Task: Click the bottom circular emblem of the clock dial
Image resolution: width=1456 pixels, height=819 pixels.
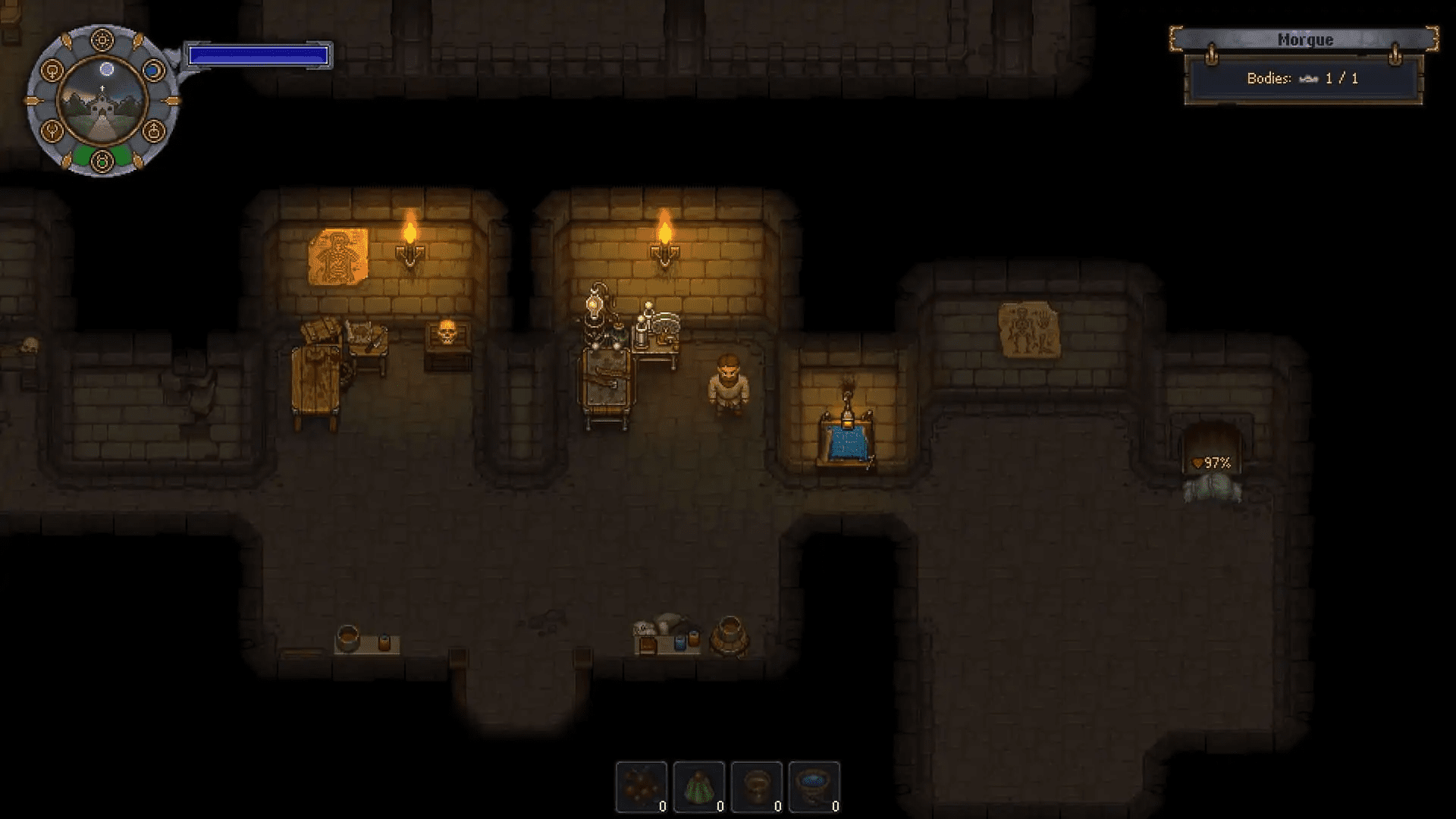Action: (102, 159)
